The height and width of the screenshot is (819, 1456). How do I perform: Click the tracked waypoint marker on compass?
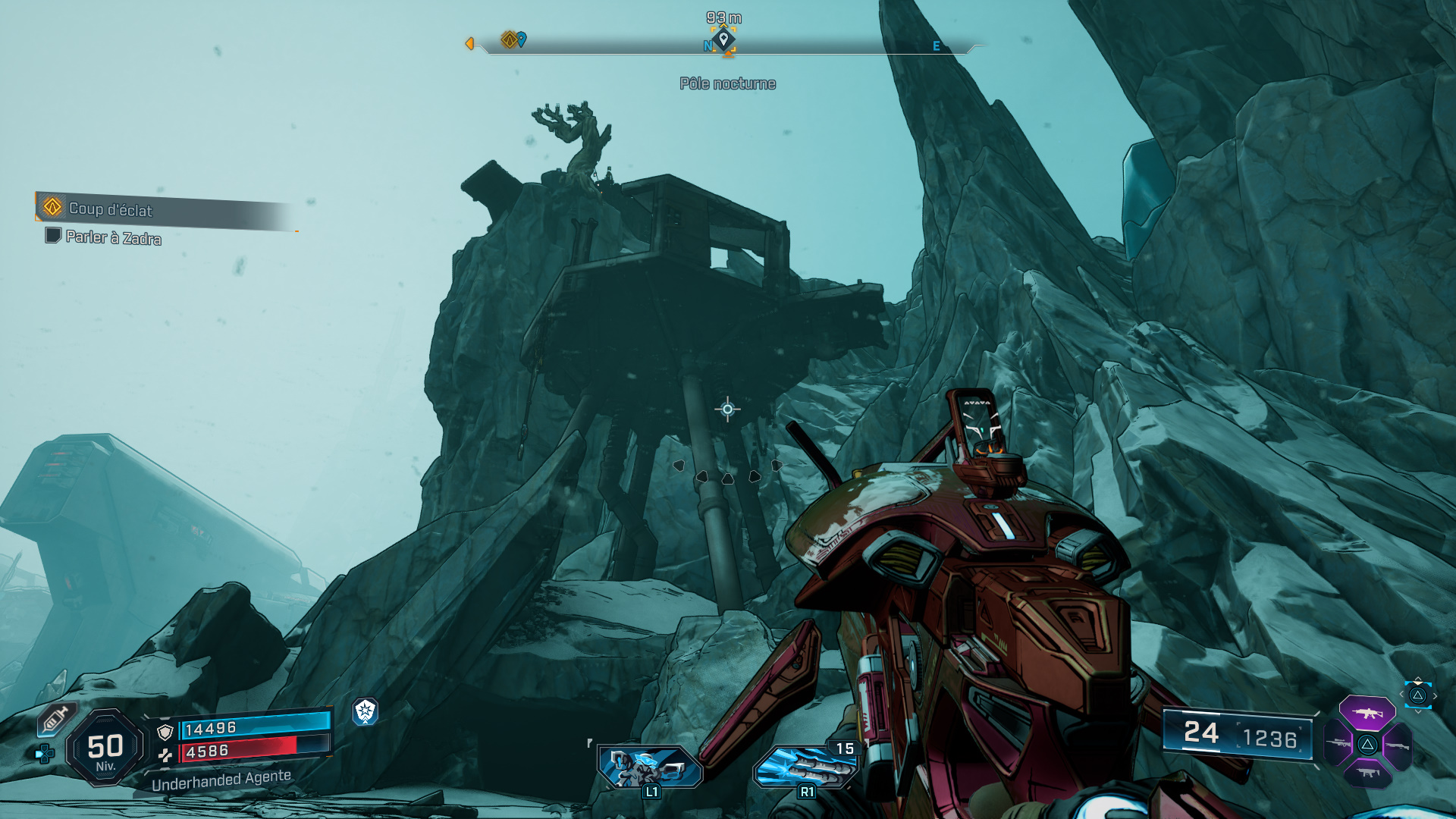click(x=723, y=39)
